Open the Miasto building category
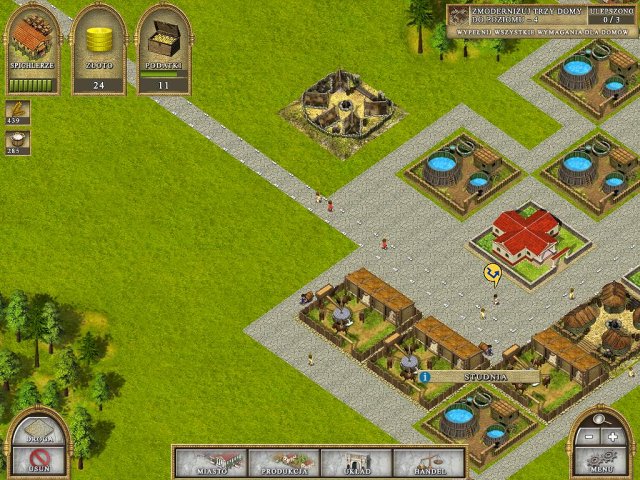The height and width of the screenshot is (480, 640). (211, 463)
